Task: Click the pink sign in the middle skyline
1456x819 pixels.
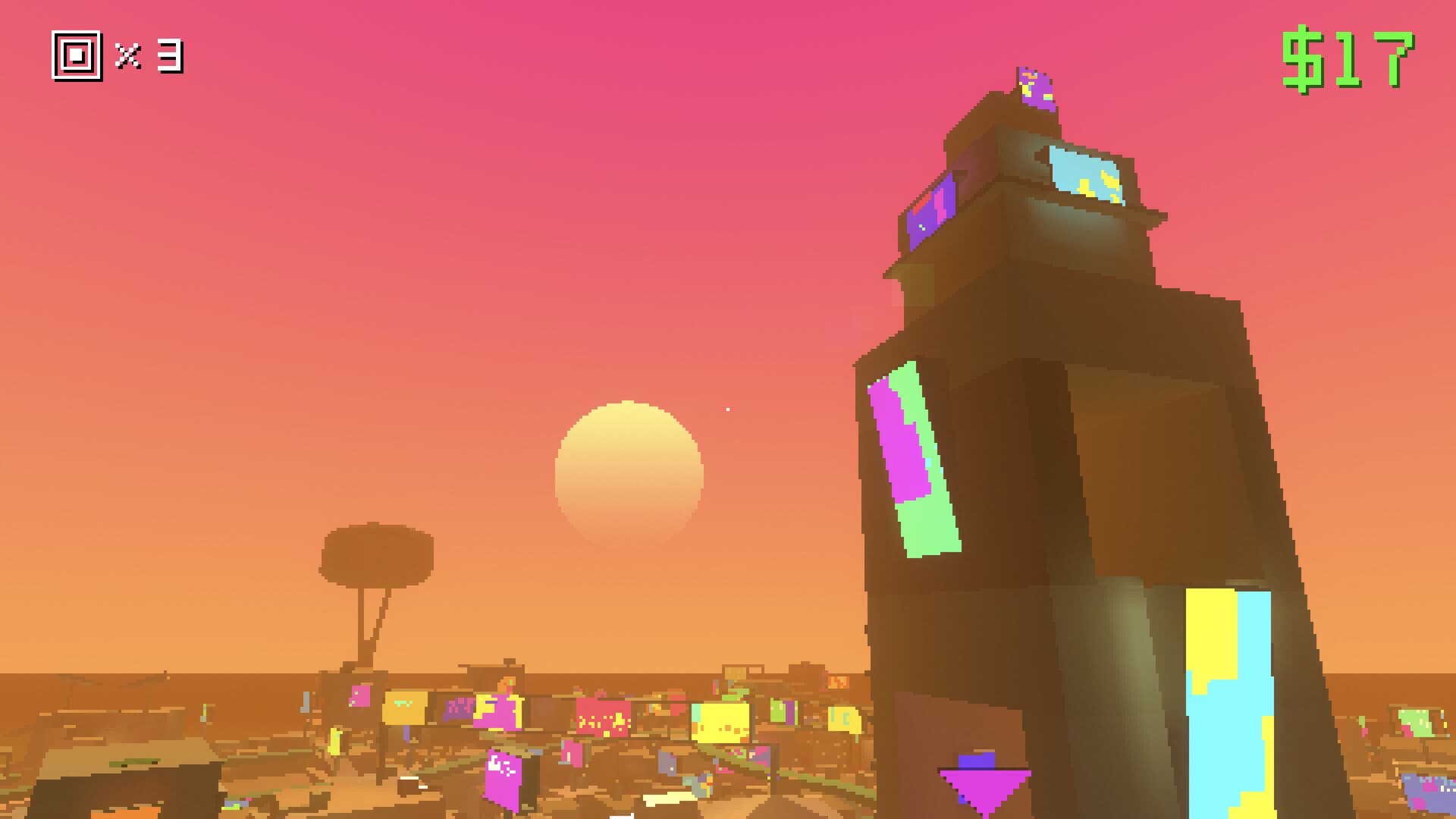Action: 603,717
